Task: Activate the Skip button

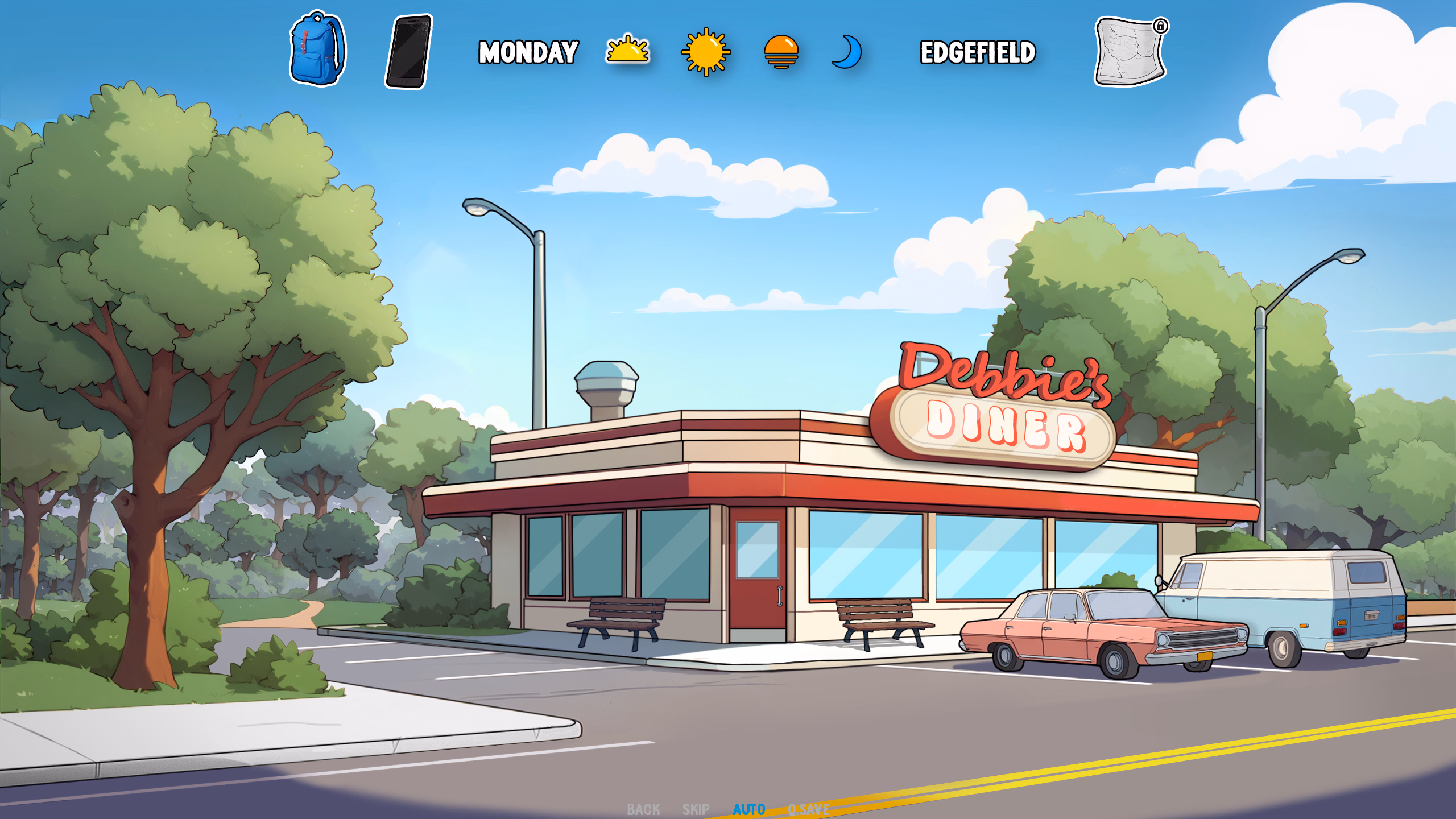Action: click(696, 809)
